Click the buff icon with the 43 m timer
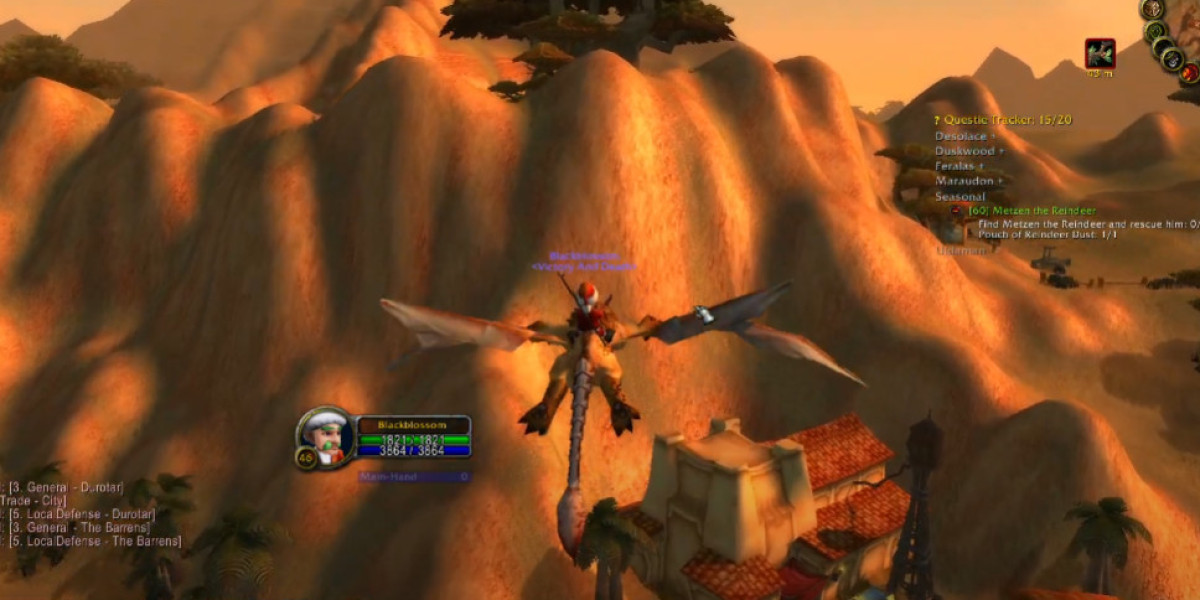Viewport: 1200px width, 600px height. [1100, 54]
